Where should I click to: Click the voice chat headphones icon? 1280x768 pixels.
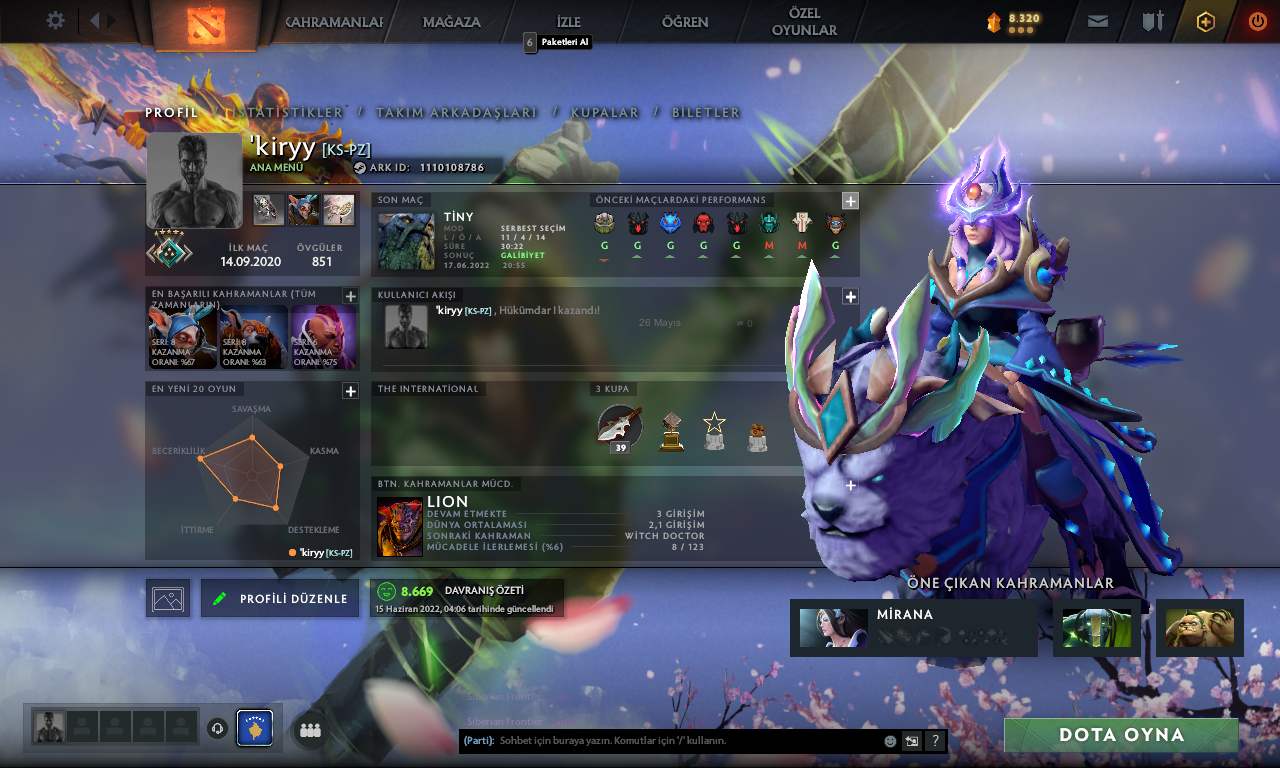pos(218,729)
